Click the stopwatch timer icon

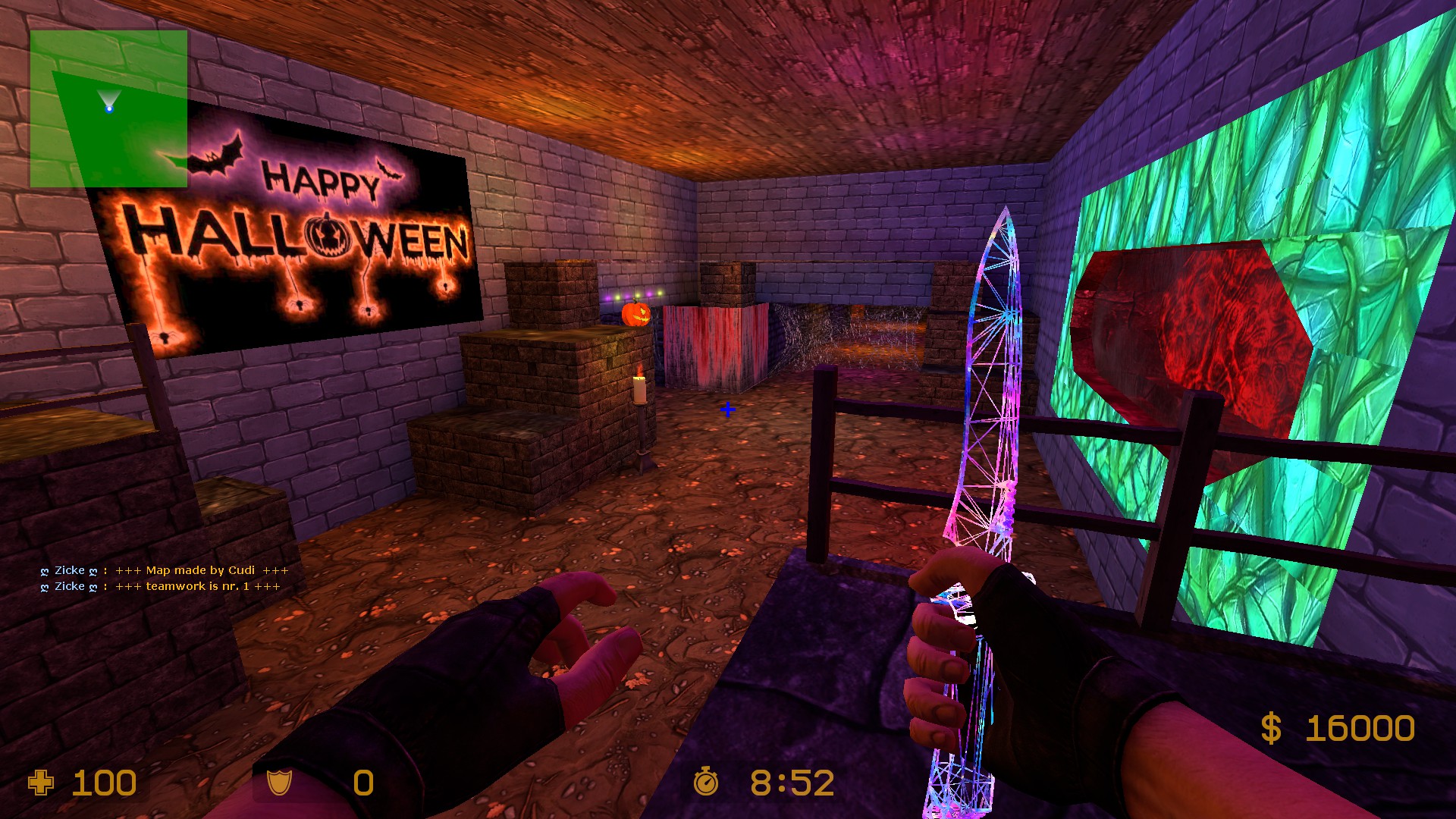pos(706,783)
